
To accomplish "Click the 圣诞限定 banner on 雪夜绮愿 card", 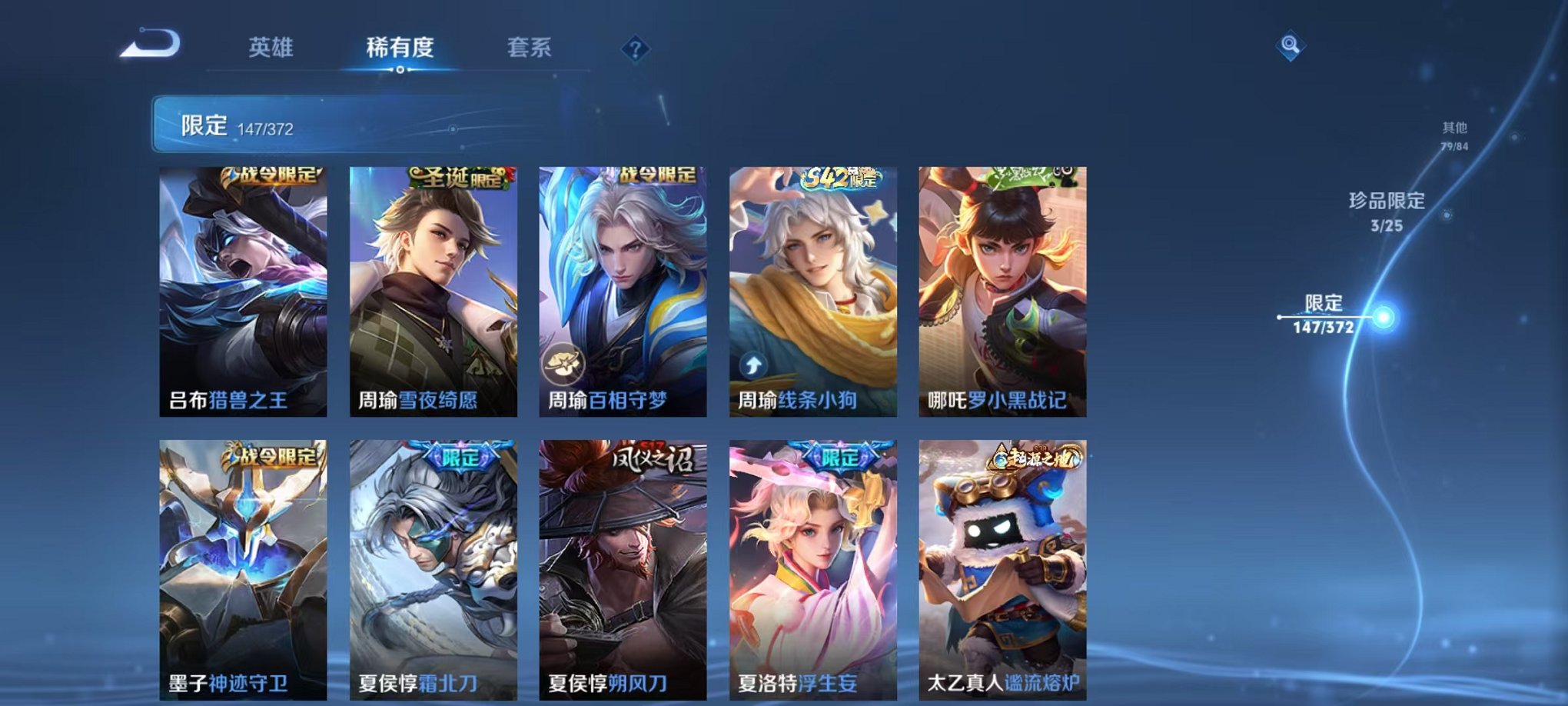I will (x=457, y=176).
